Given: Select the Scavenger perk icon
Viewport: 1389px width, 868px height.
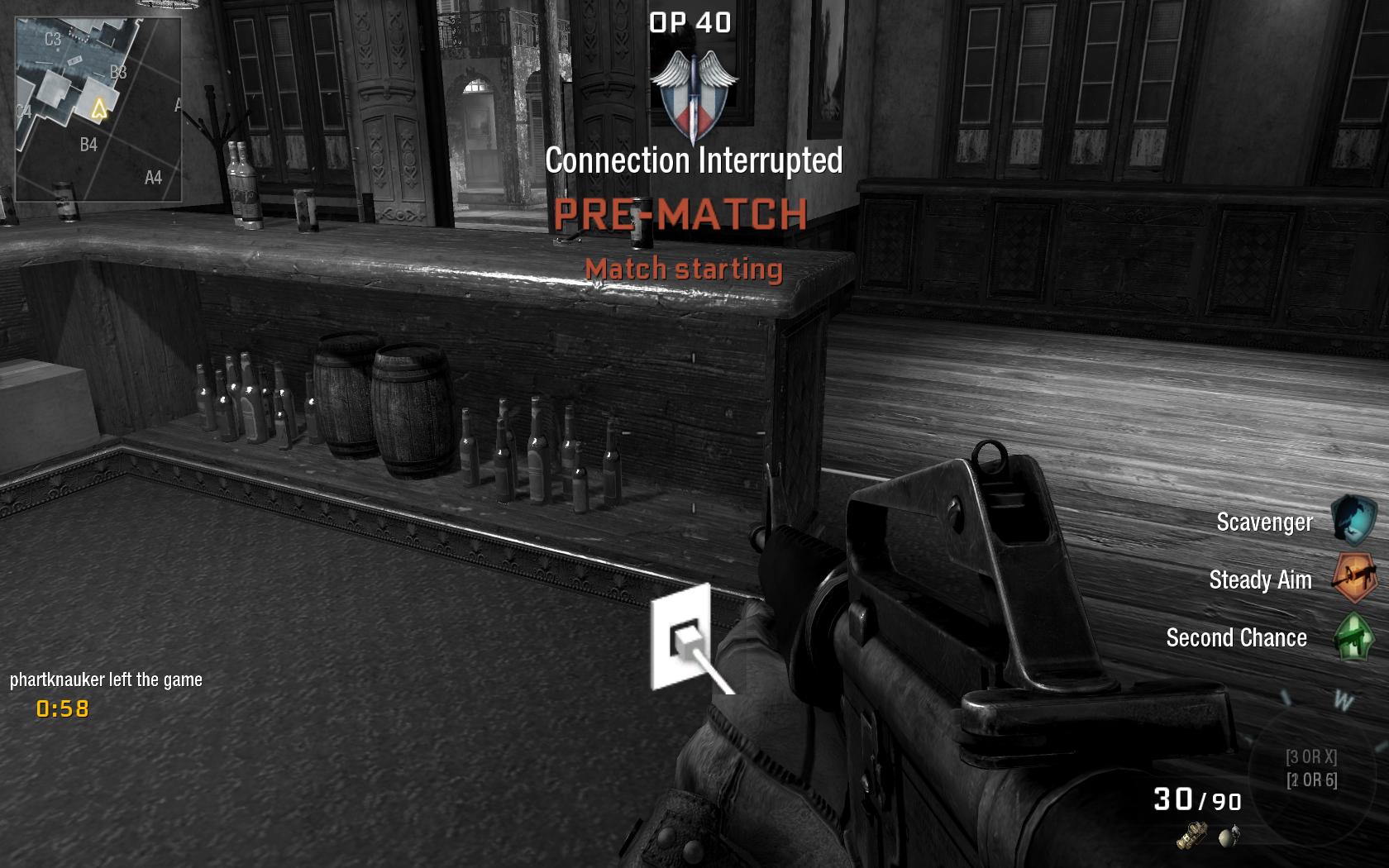Looking at the screenshot, I should tap(1354, 520).
